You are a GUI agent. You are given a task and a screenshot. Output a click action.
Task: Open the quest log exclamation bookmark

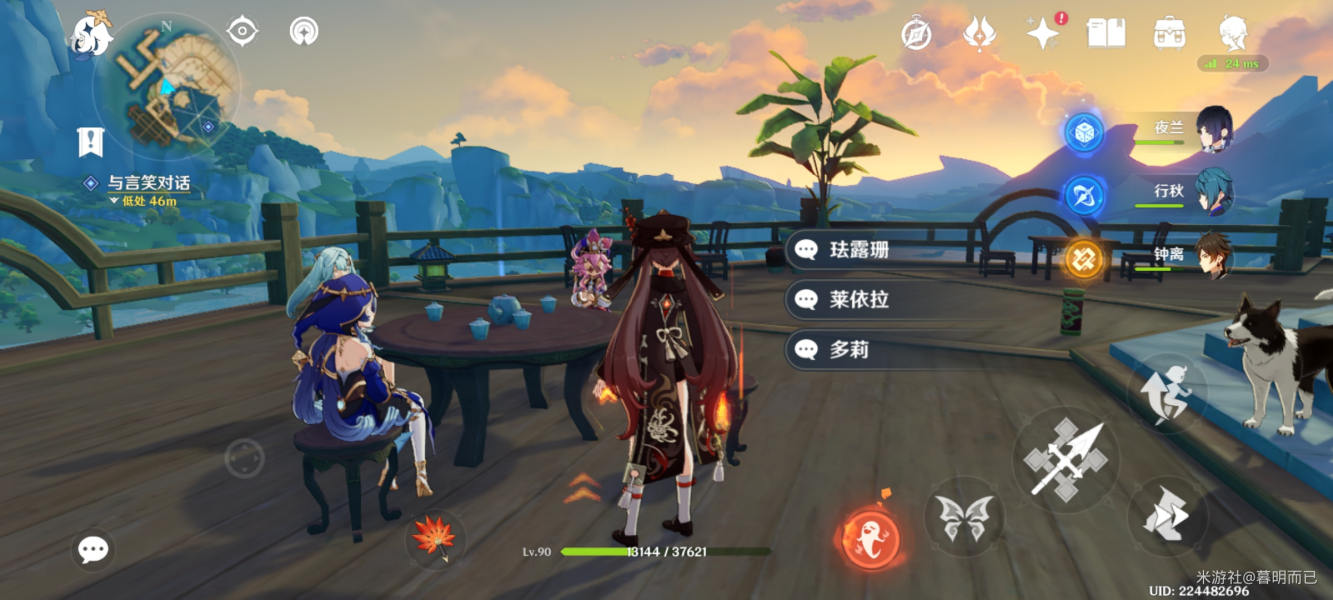(x=91, y=142)
